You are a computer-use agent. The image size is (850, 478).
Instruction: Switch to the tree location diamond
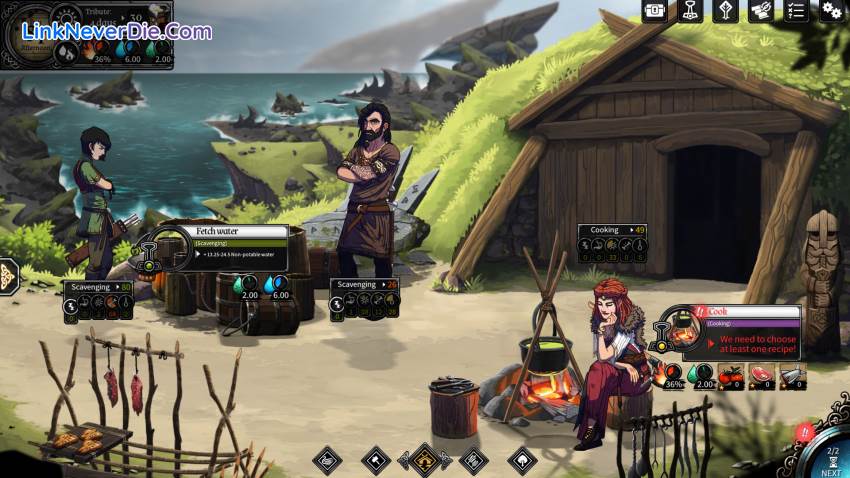click(x=523, y=460)
